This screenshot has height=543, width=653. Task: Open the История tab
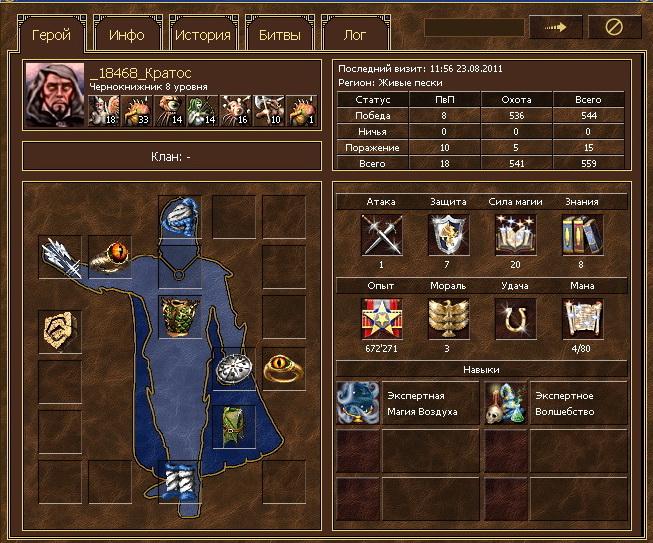click(202, 35)
